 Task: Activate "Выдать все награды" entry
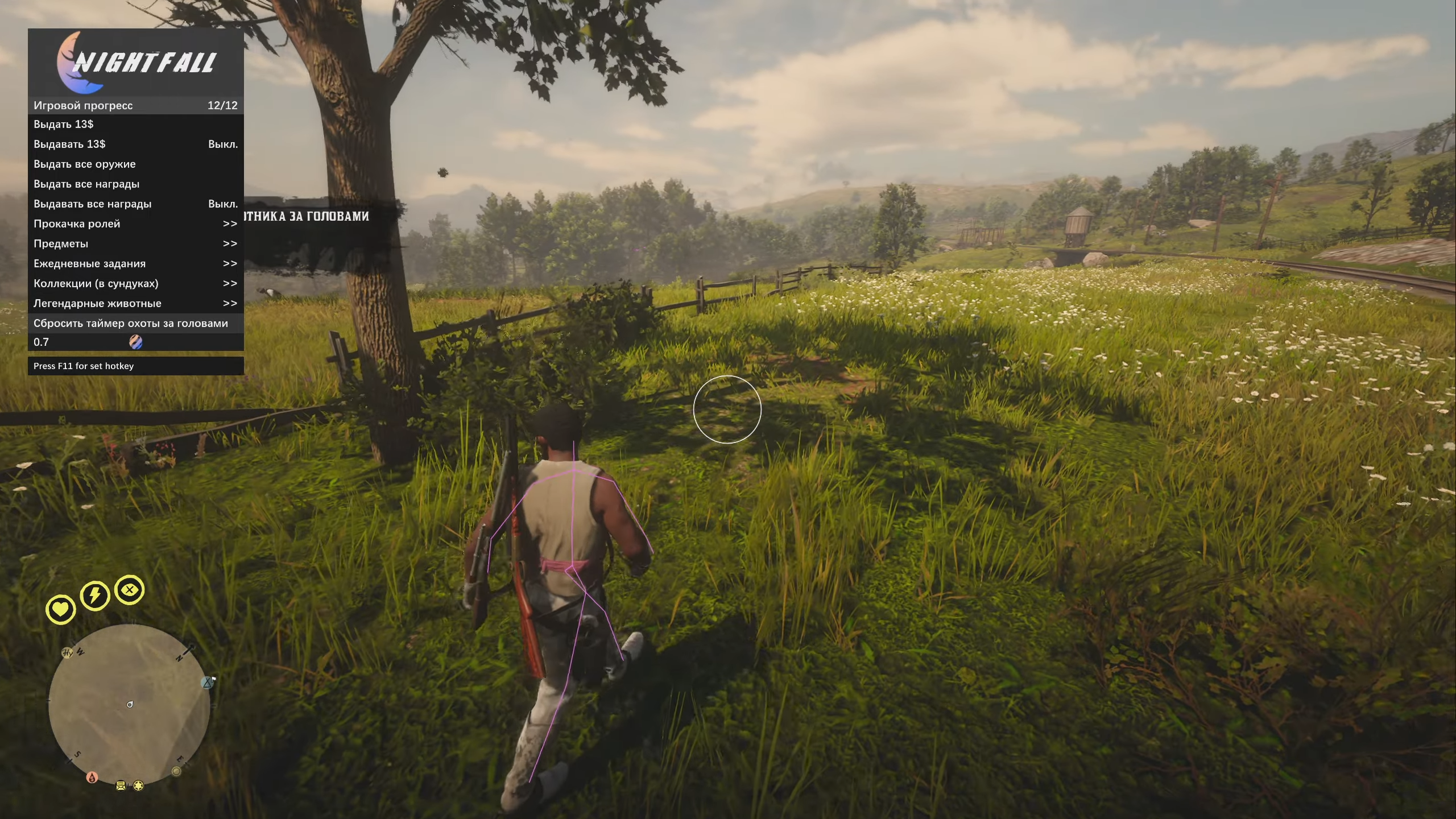135,184
